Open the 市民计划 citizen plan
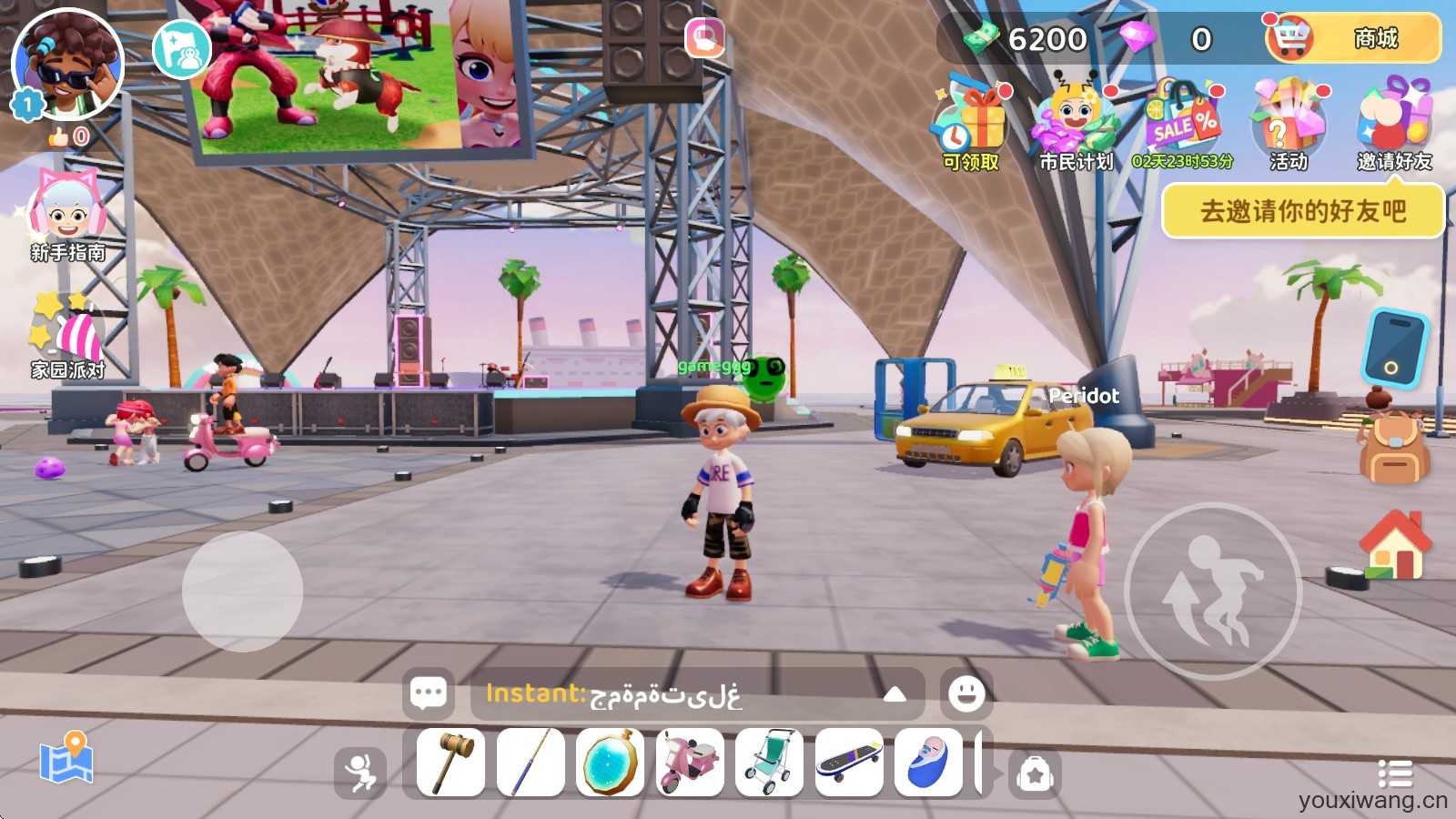Image resolution: width=1456 pixels, height=819 pixels. pyautogui.click(x=1076, y=127)
